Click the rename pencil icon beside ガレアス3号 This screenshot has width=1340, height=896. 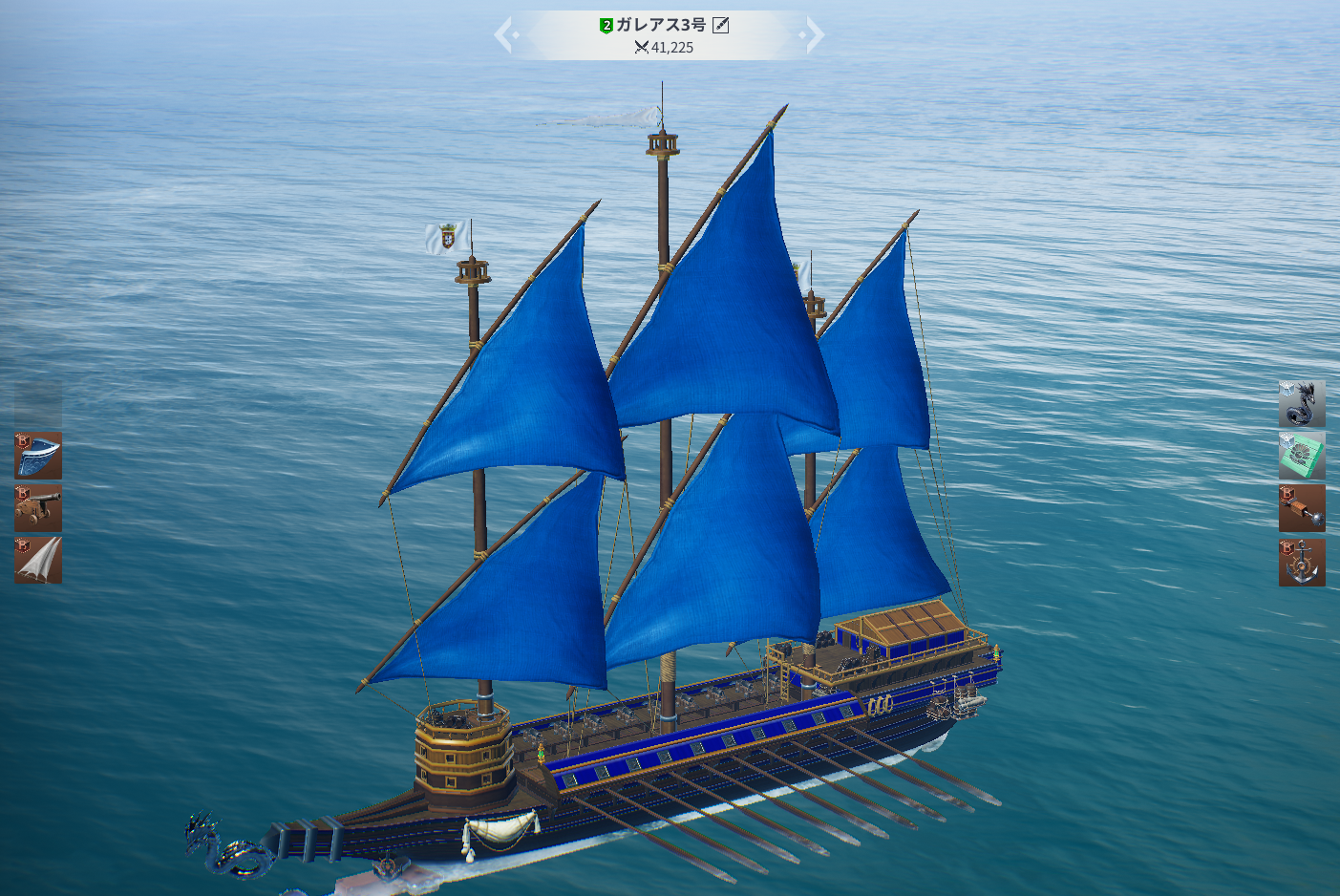721,25
